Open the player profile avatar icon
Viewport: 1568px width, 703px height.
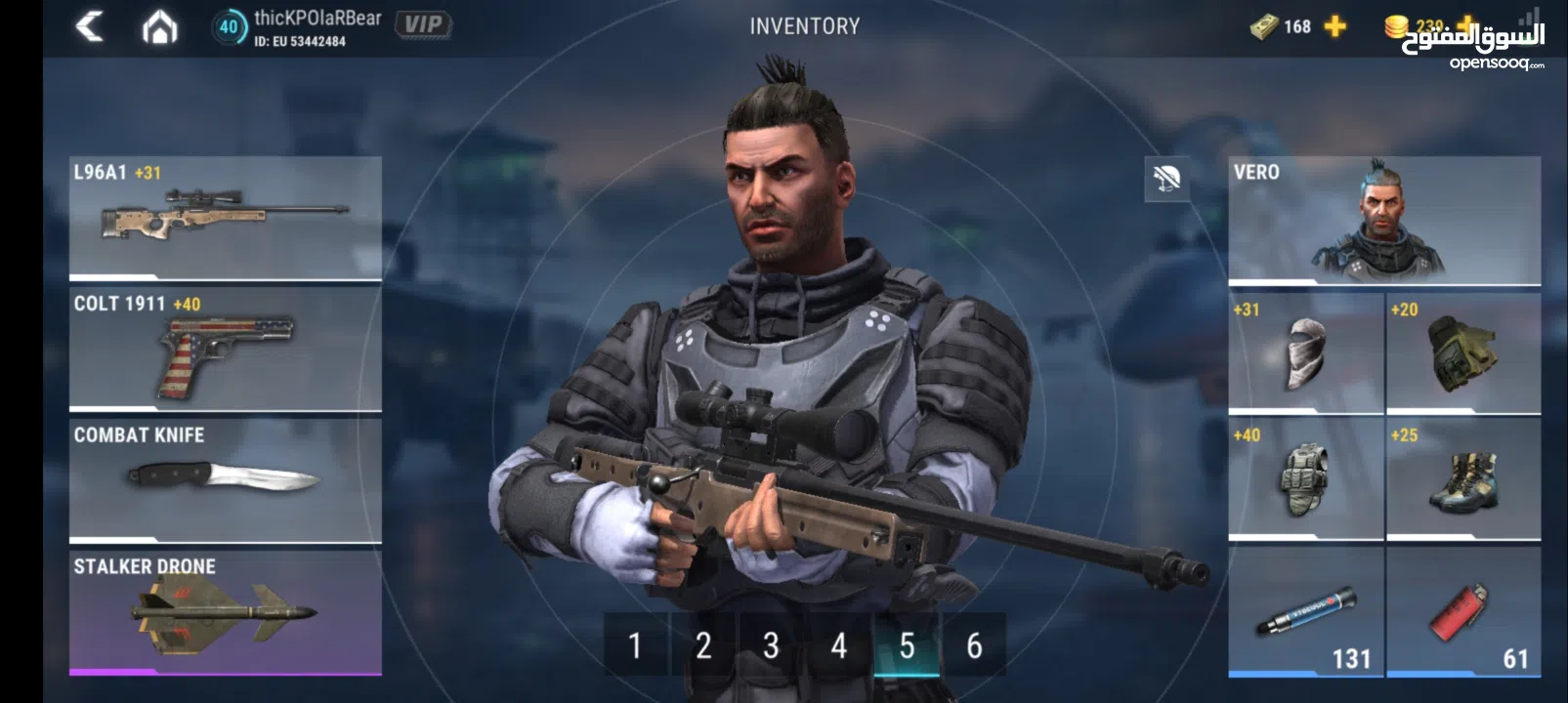pos(233,26)
